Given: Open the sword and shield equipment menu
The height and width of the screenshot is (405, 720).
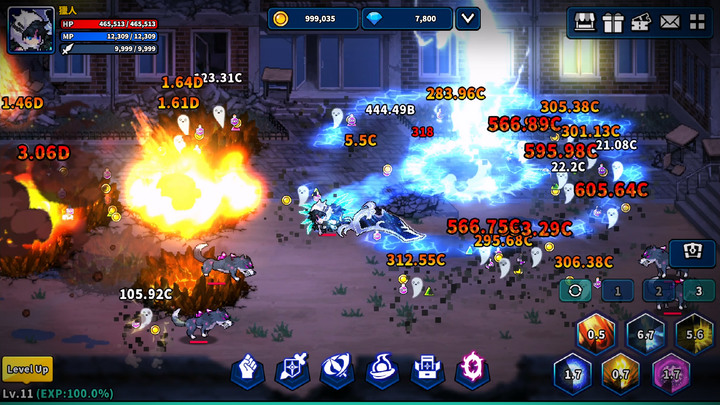Looking at the screenshot, I should coord(292,370).
